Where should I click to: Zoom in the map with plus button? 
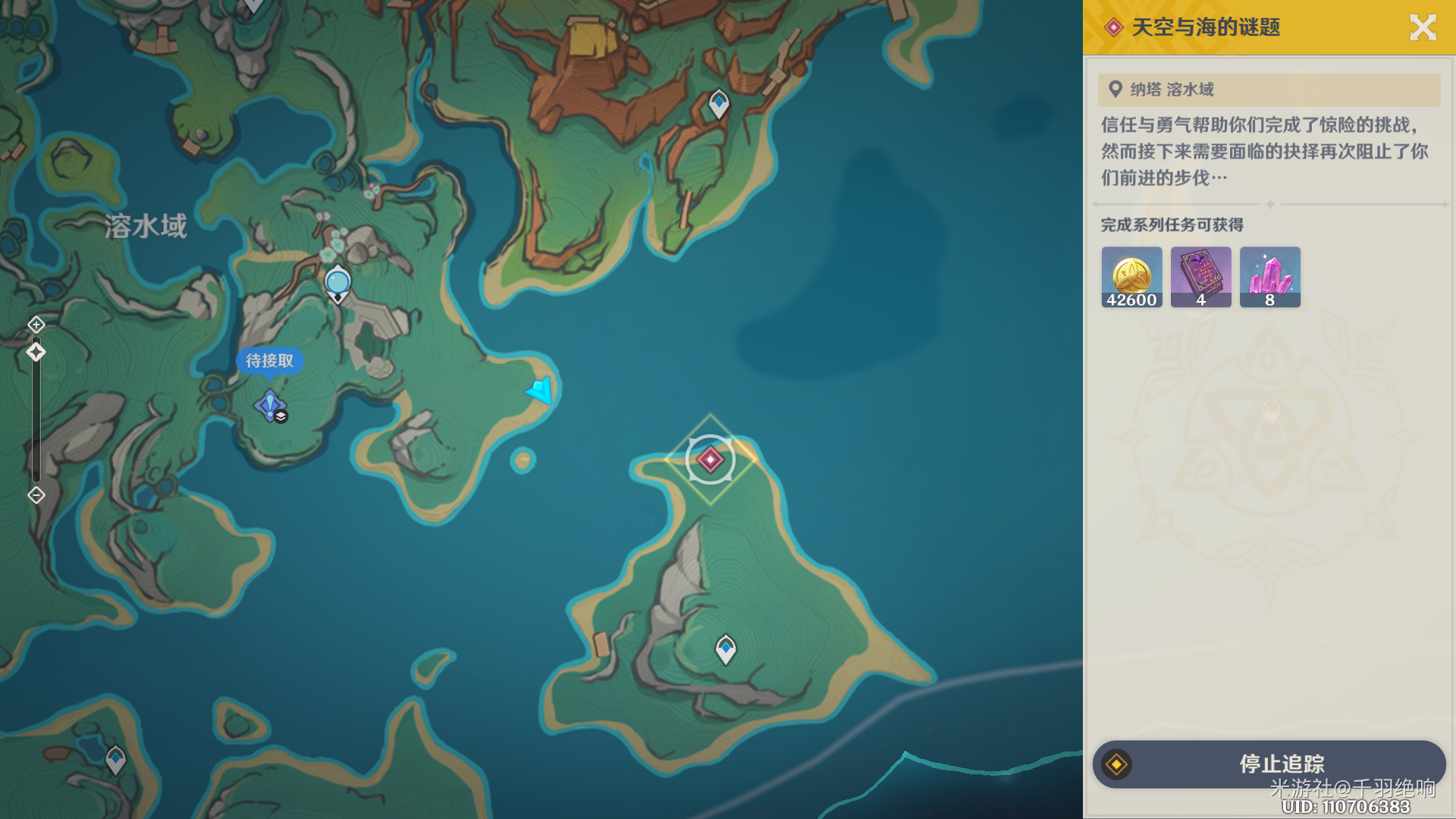pos(36,325)
